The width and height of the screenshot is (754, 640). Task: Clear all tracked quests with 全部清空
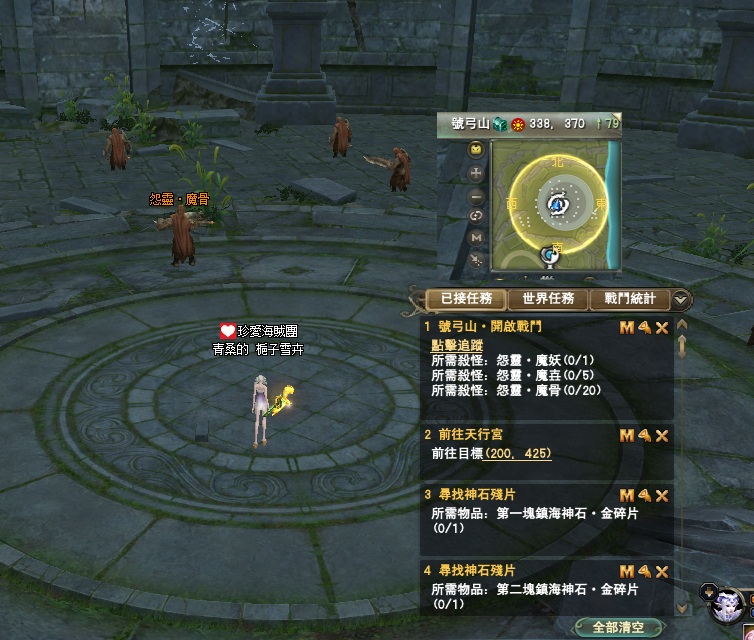(x=618, y=628)
